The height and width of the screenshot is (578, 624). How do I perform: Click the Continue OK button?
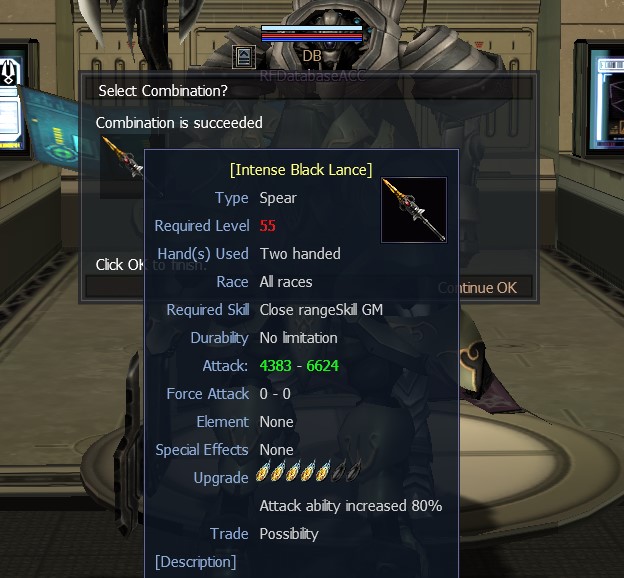pos(480,287)
